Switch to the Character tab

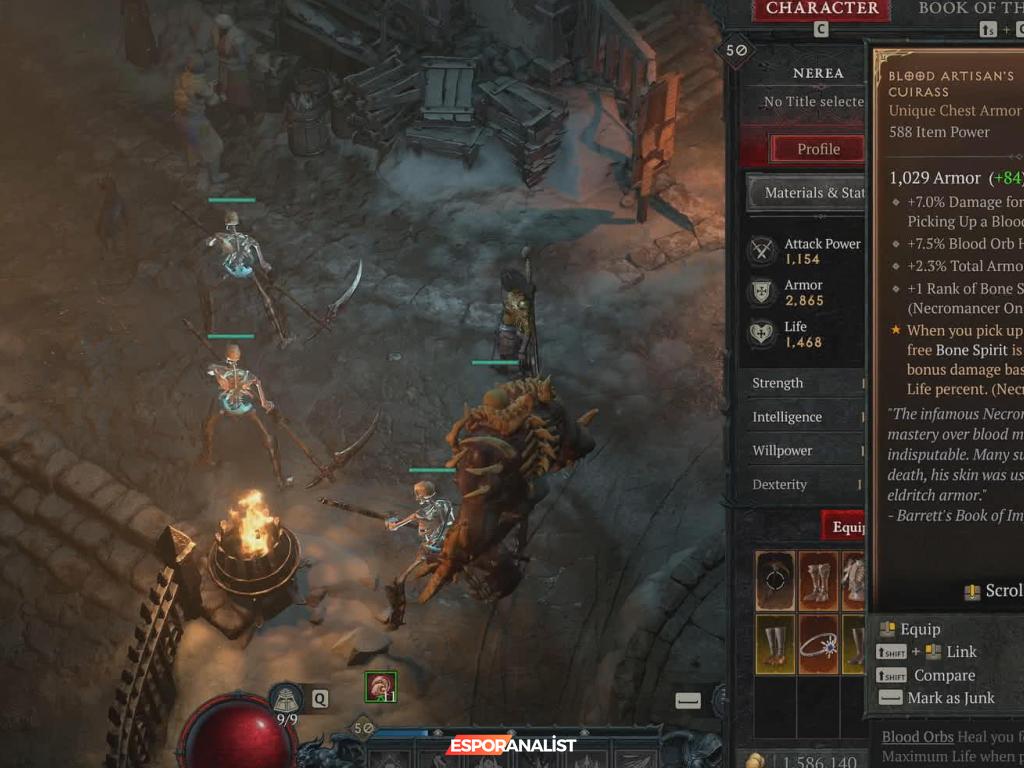[x=821, y=9]
